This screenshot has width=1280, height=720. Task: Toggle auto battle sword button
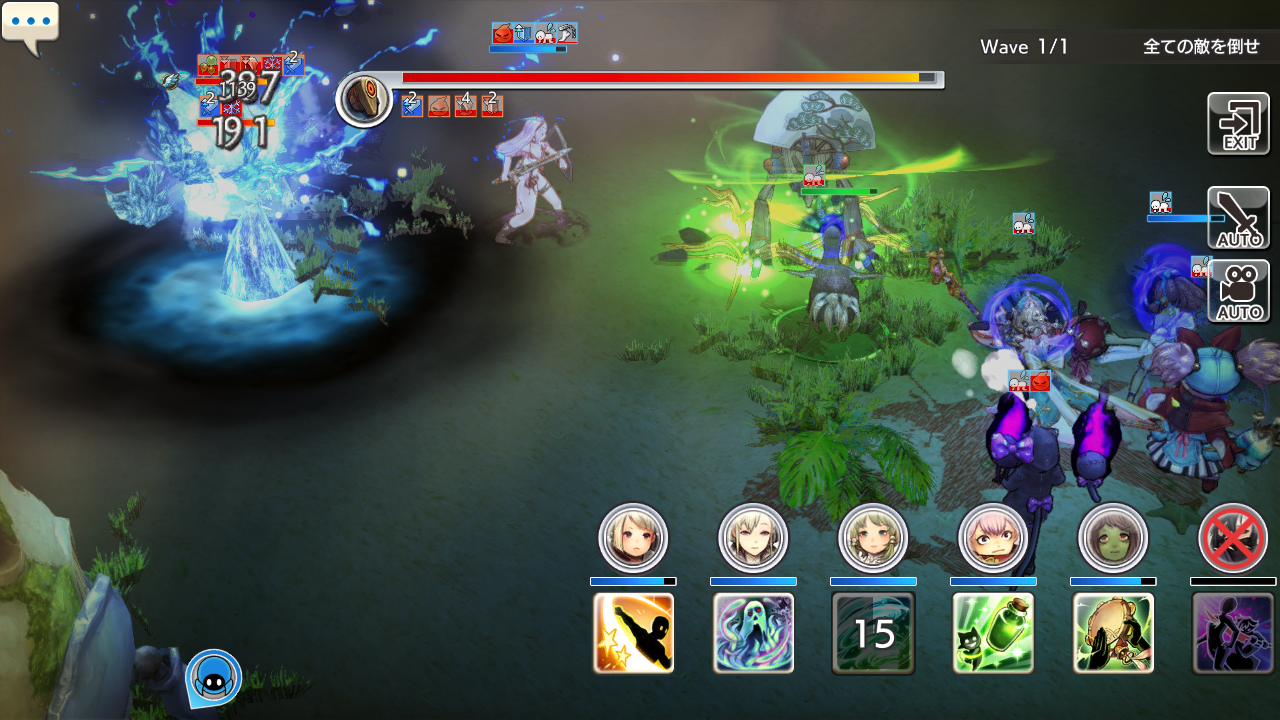pyautogui.click(x=1238, y=218)
